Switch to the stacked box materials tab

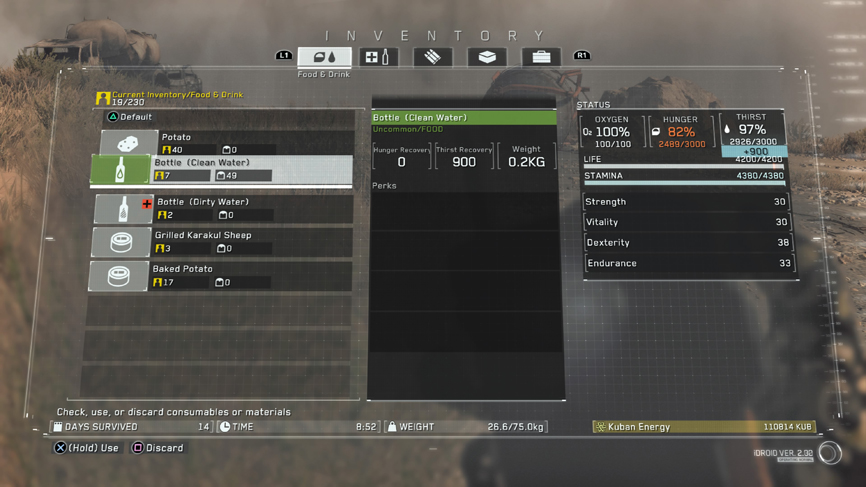coord(487,57)
